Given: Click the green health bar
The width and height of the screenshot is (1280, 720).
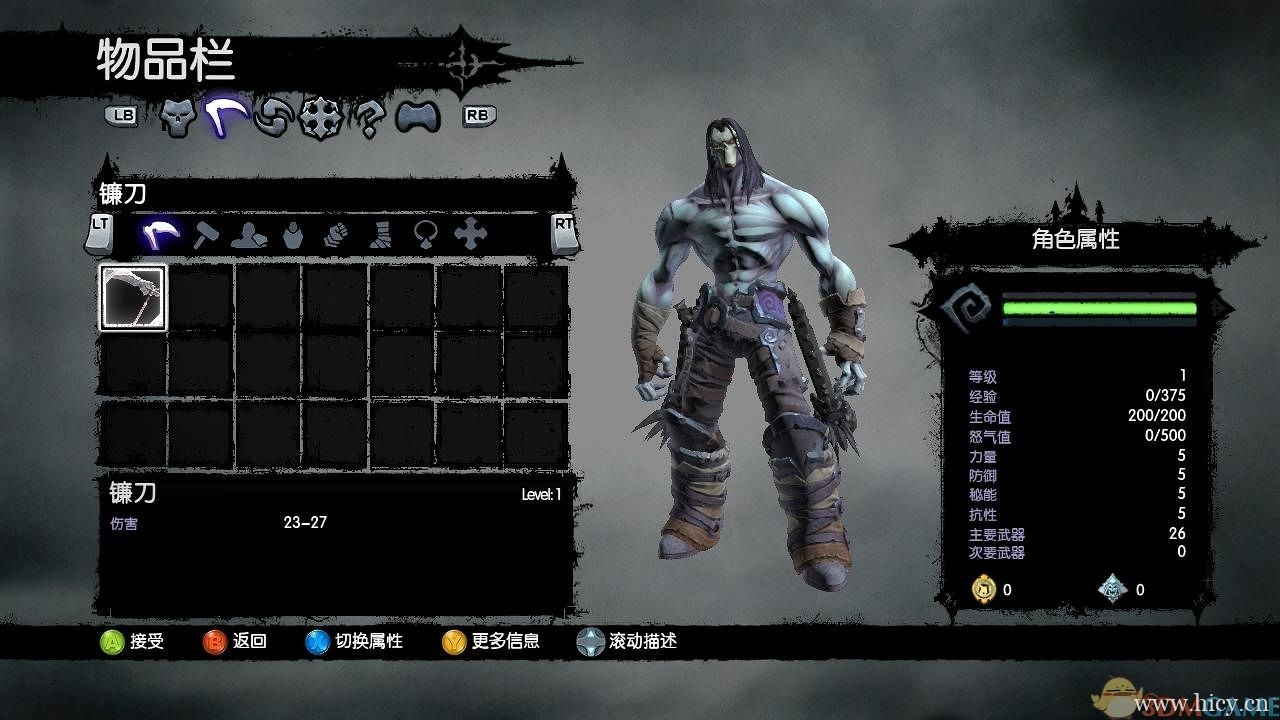Looking at the screenshot, I should pyautogui.click(x=1100, y=307).
